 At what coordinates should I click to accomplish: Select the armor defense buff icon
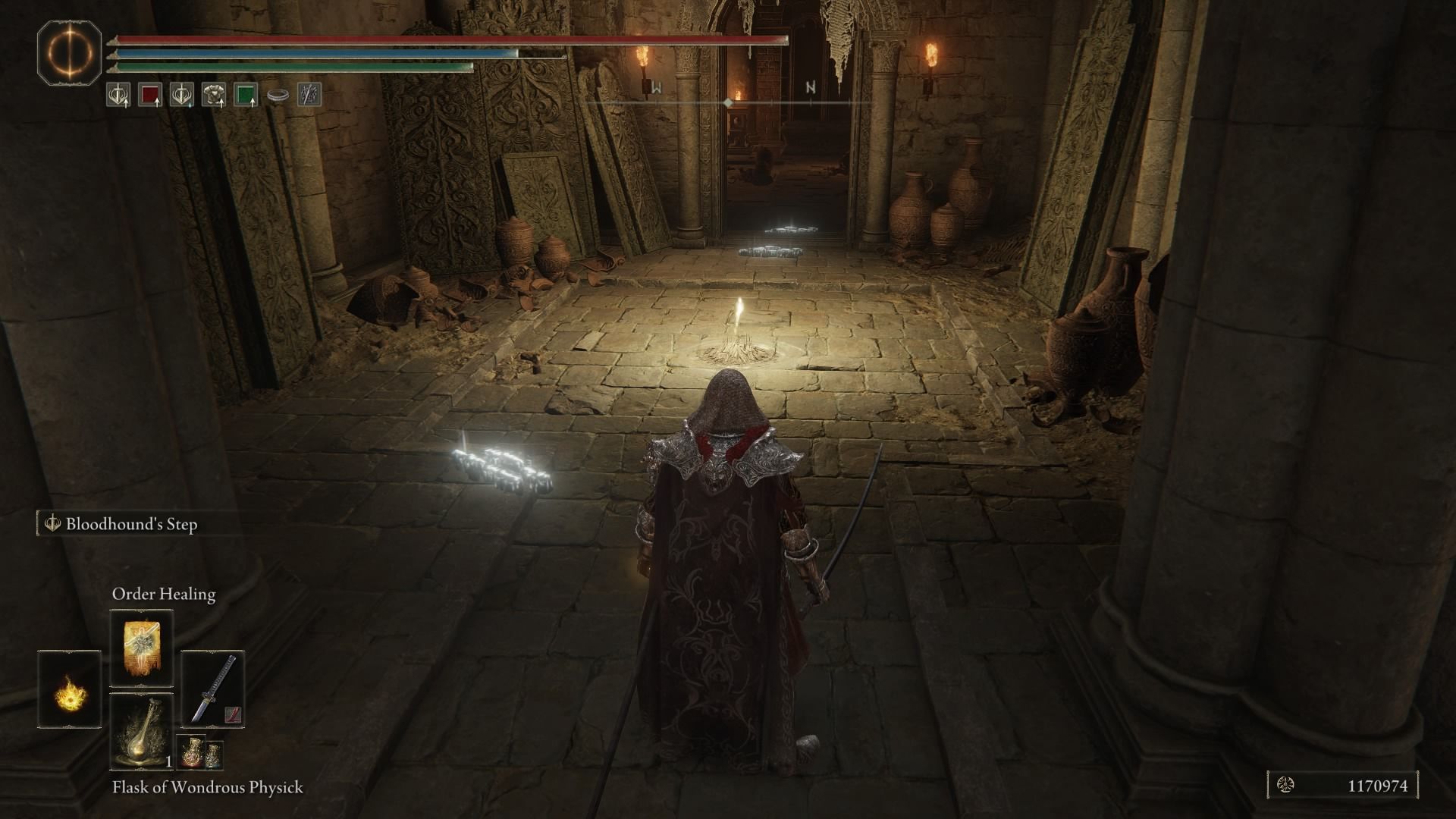(215, 95)
